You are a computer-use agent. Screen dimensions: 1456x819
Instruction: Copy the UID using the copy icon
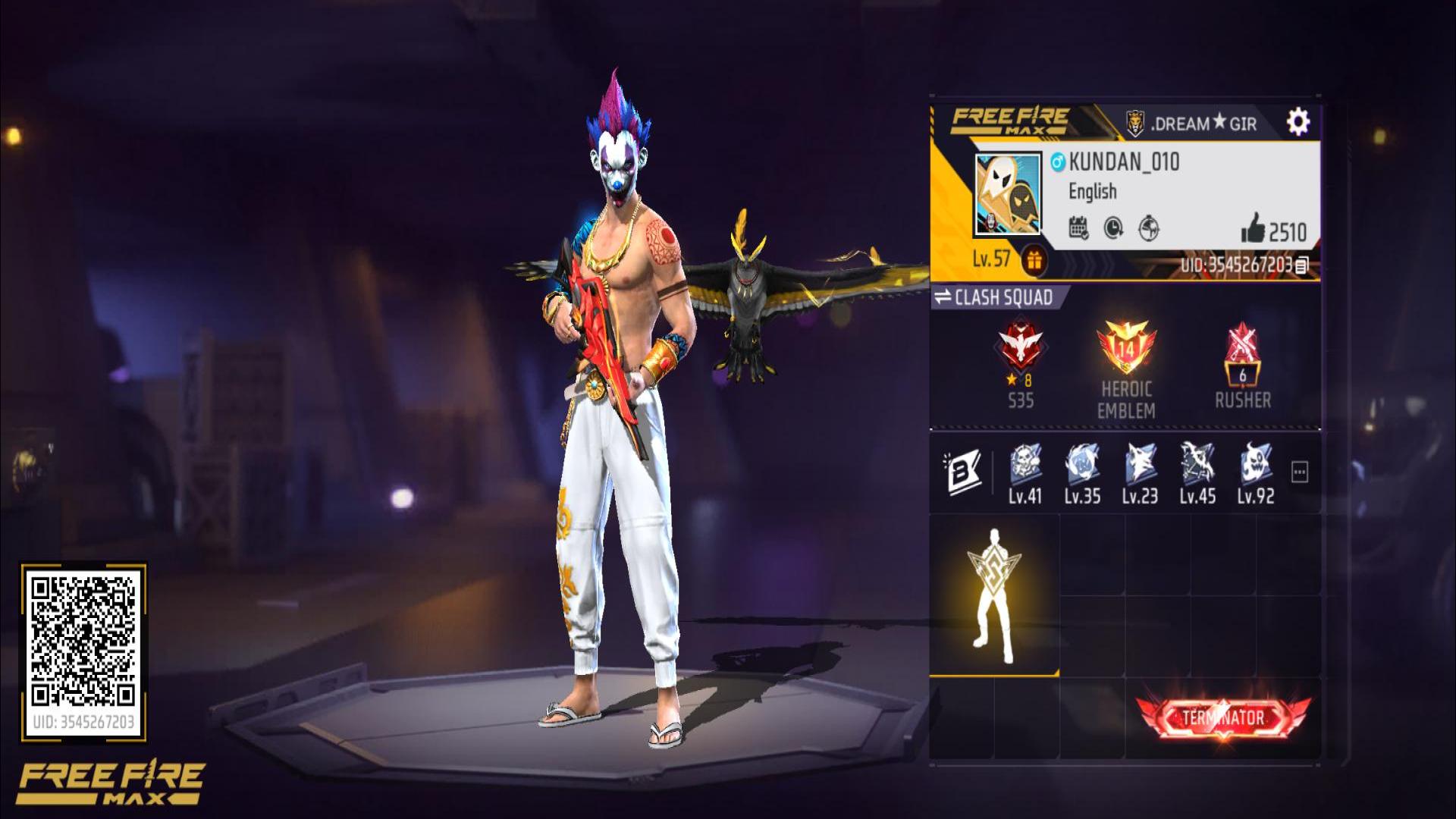[1302, 265]
